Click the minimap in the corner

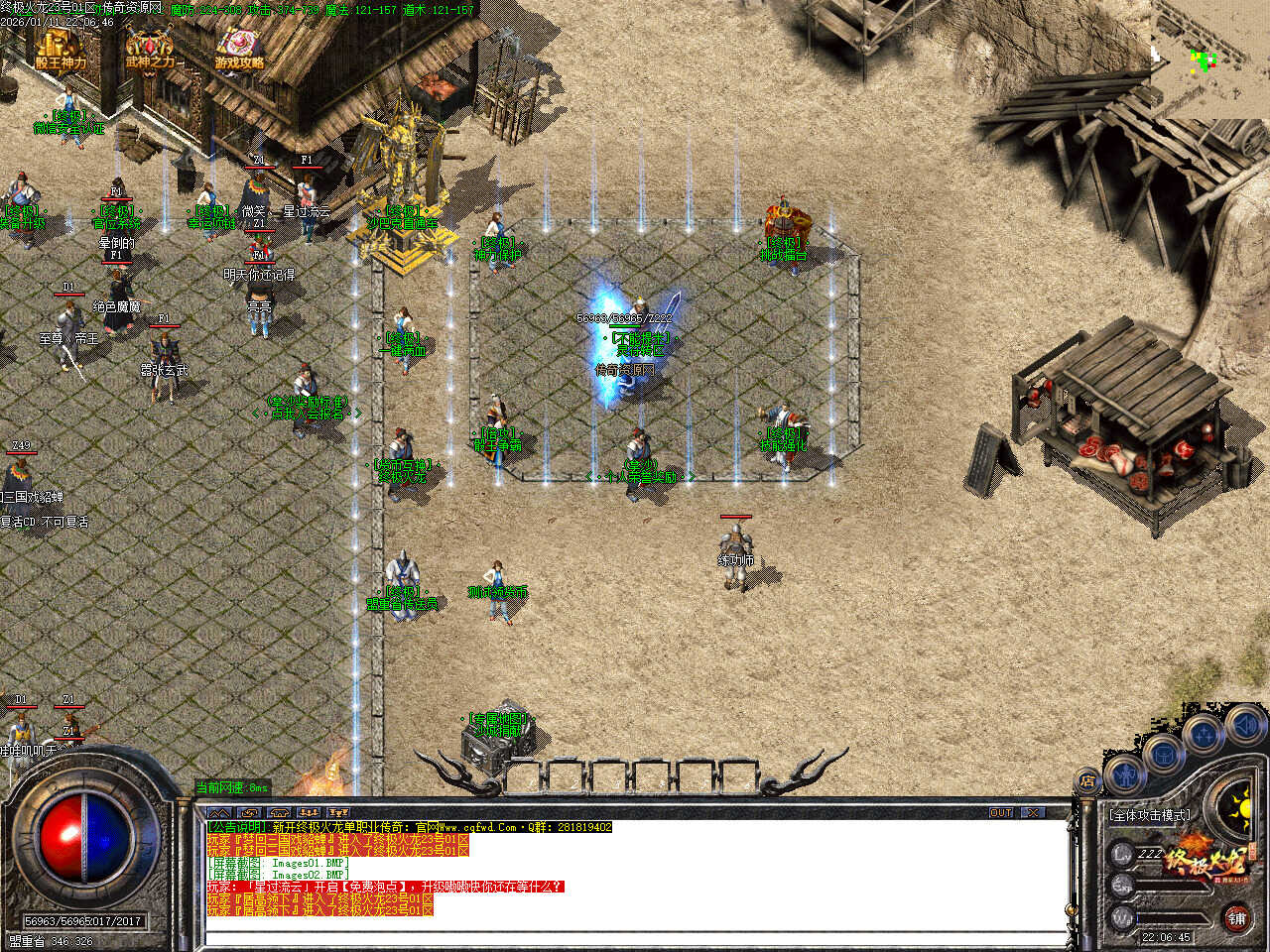pos(1209,58)
